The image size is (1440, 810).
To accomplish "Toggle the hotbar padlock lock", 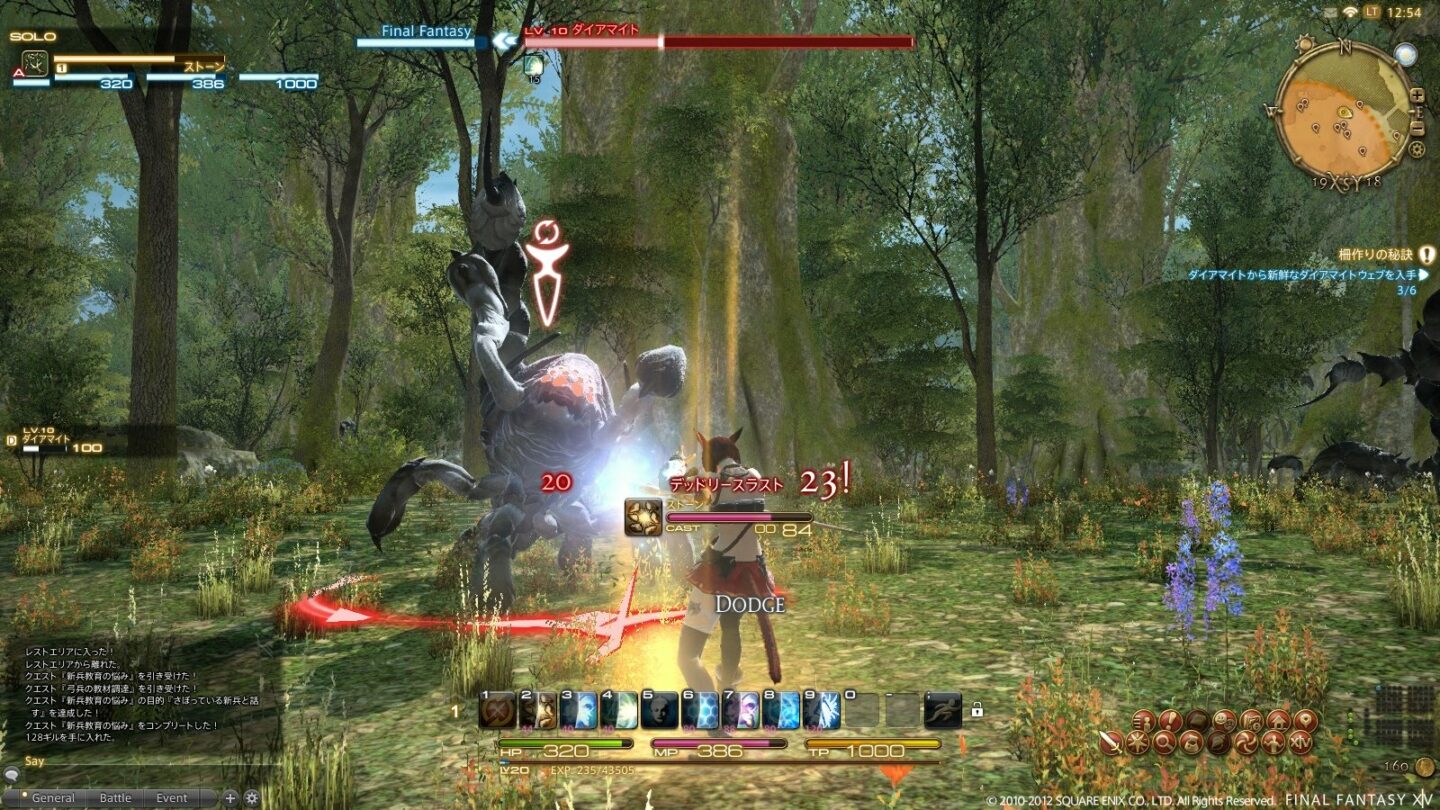I will 978,709.
